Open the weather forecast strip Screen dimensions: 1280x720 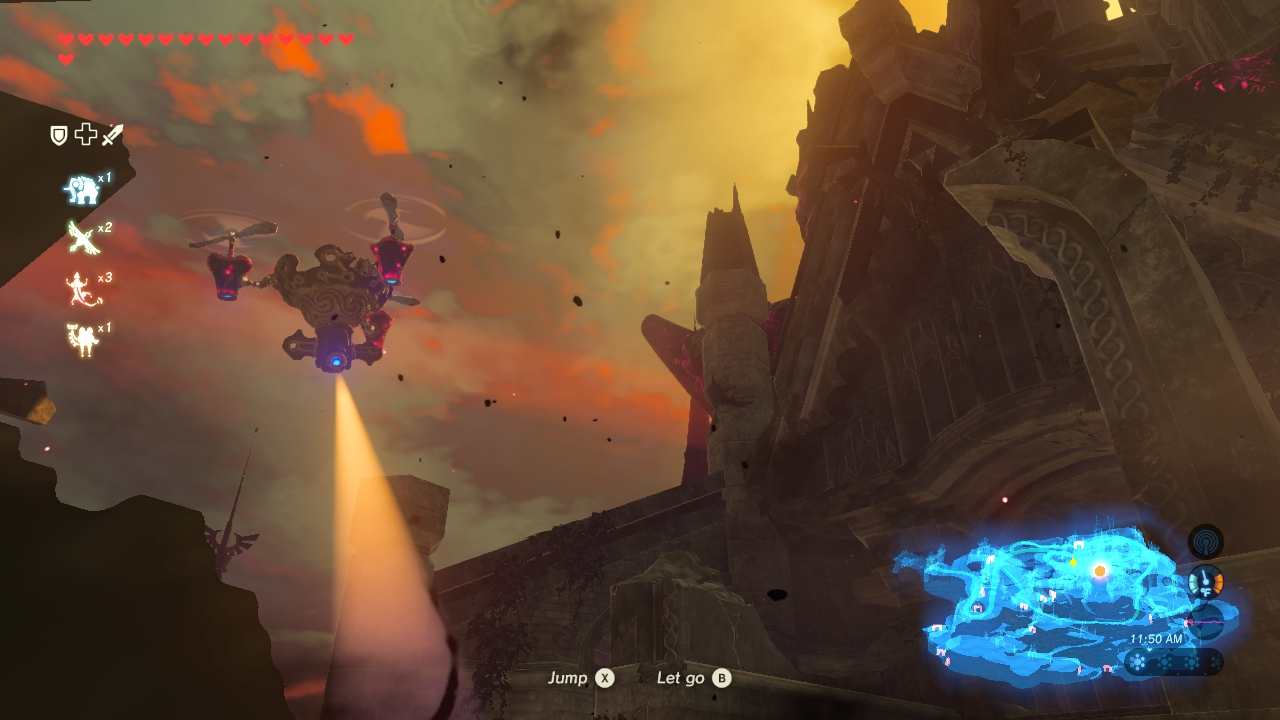pyautogui.click(x=1172, y=661)
